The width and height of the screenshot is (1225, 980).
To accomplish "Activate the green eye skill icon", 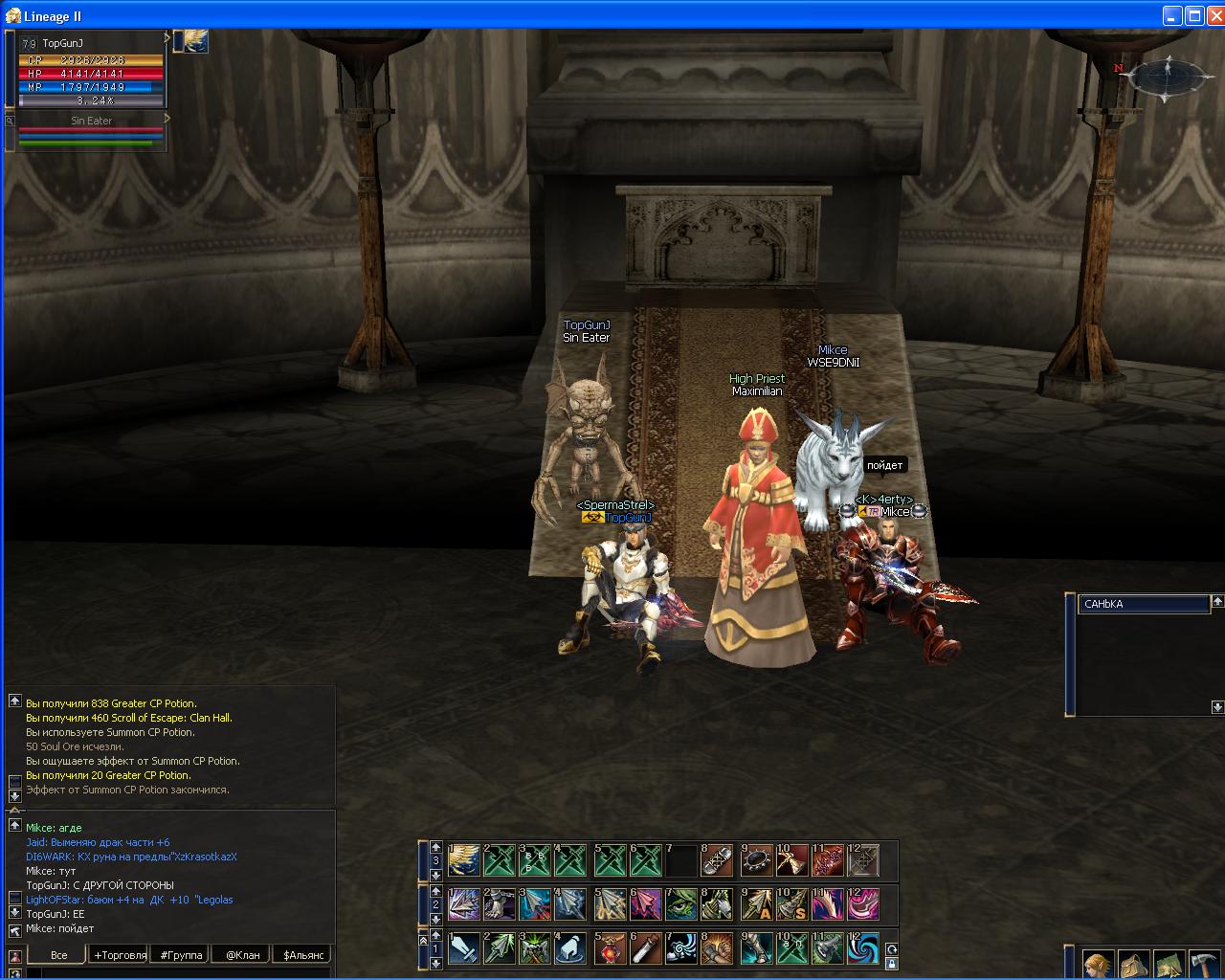I will click(x=682, y=904).
